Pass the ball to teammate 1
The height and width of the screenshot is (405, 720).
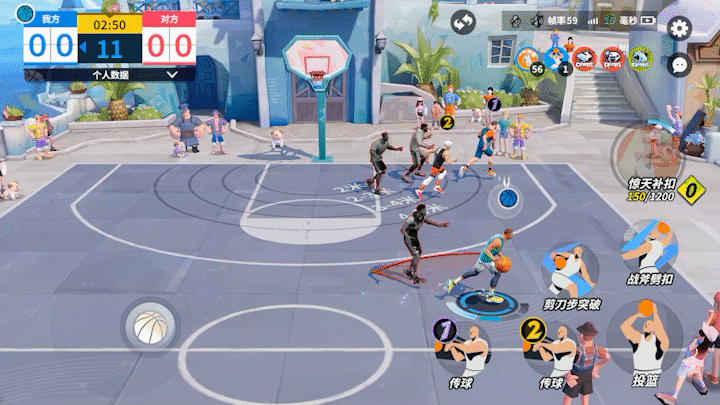click(461, 347)
